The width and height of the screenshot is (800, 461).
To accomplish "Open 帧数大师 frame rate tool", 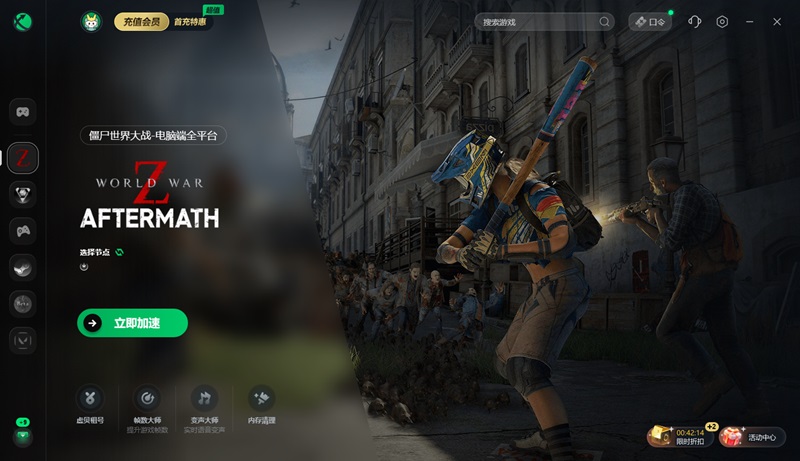I will point(147,405).
